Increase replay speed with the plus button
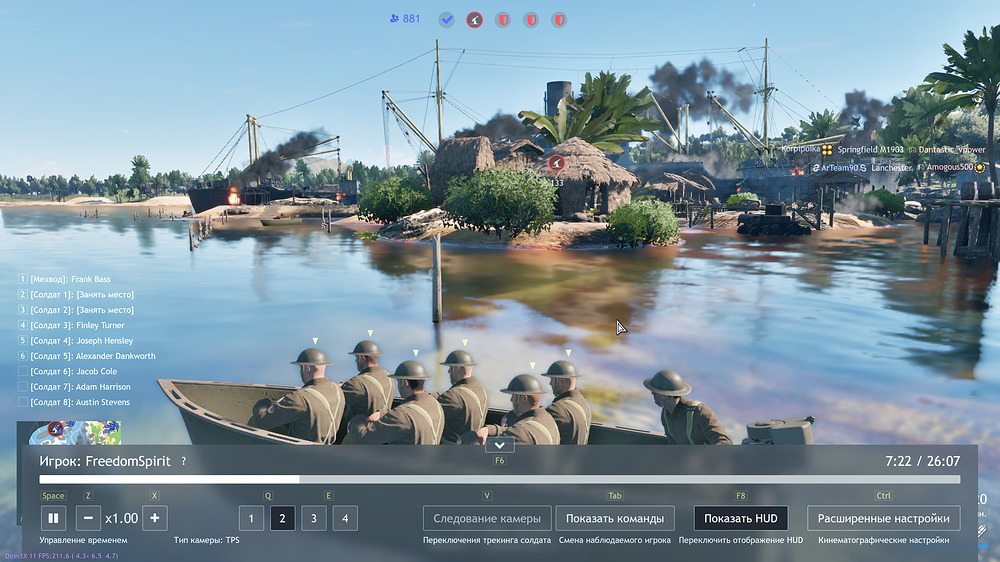Screen dimensions: 1000x562 click(x=154, y=518)
